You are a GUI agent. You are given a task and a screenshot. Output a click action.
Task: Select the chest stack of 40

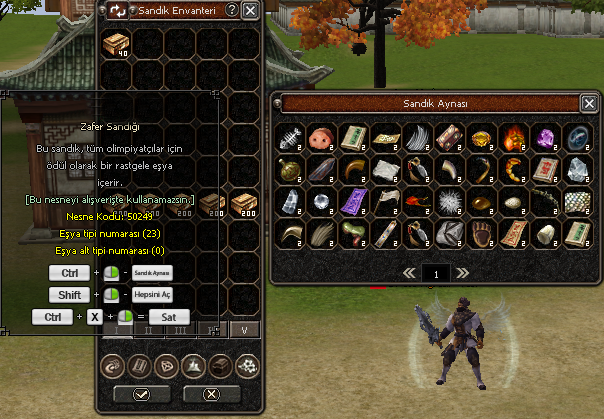click(x=116, y=45)
